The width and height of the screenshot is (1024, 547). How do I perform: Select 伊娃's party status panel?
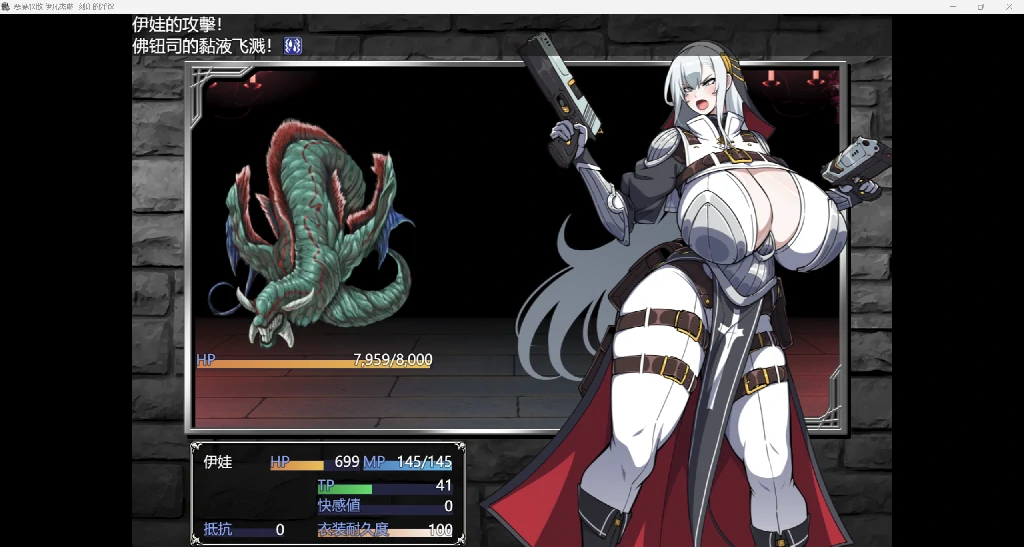coord(327,494)
